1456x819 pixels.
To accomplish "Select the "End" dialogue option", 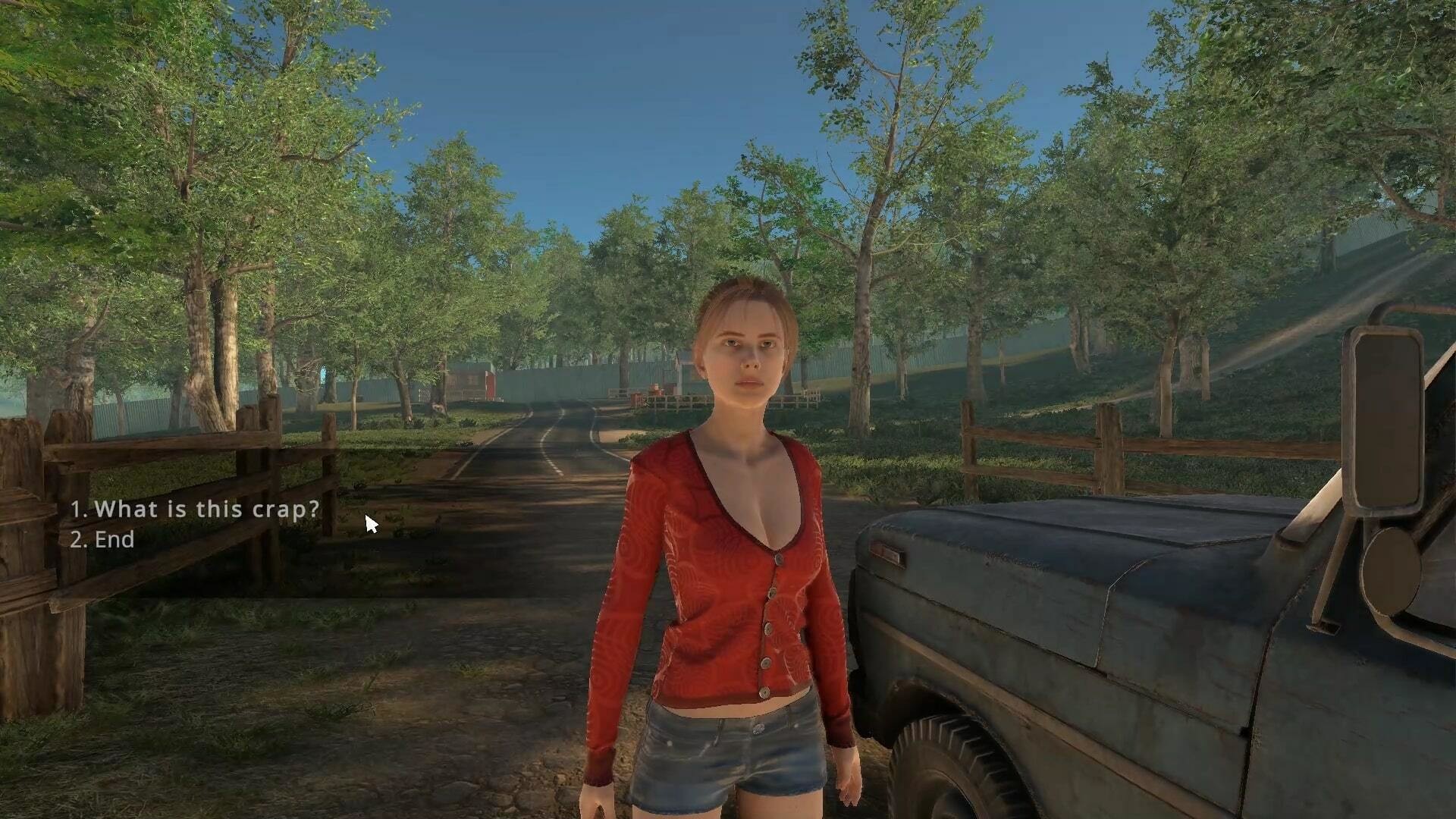I will pos(103,539).
